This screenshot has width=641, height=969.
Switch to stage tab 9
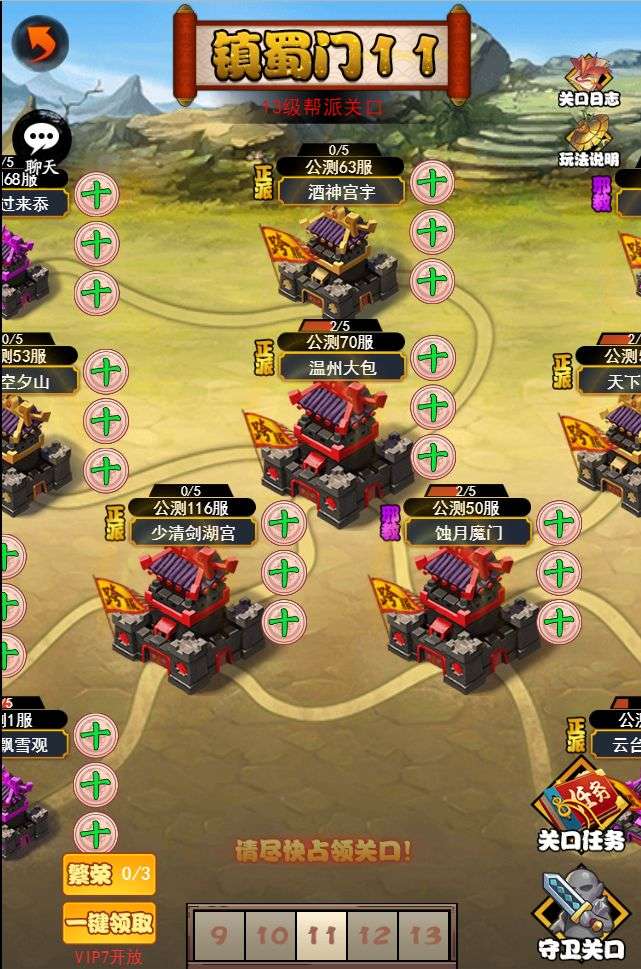click(219, 936)
